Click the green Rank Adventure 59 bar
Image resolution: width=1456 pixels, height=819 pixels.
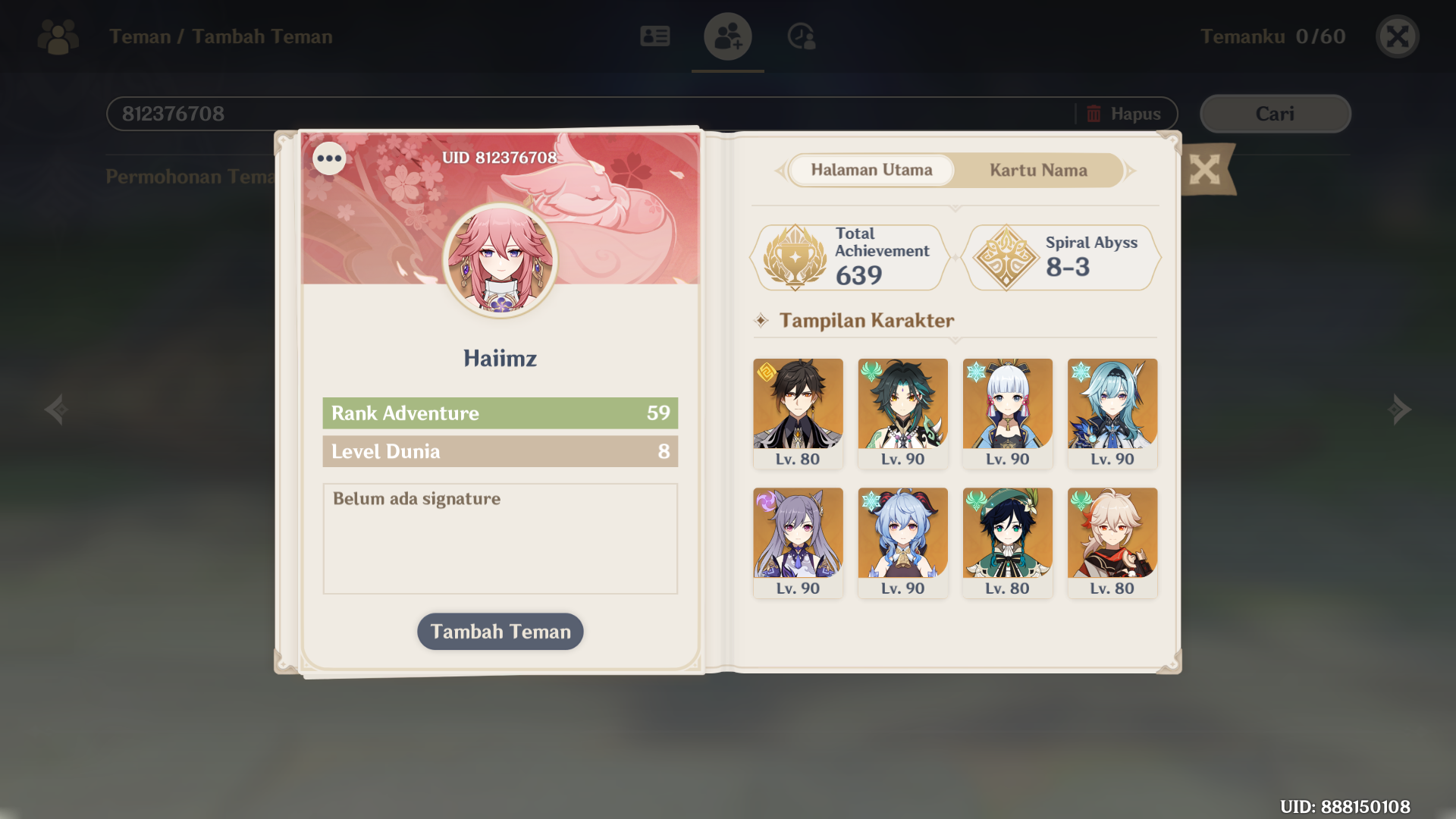pyautogui.click(x=500, y=413)
